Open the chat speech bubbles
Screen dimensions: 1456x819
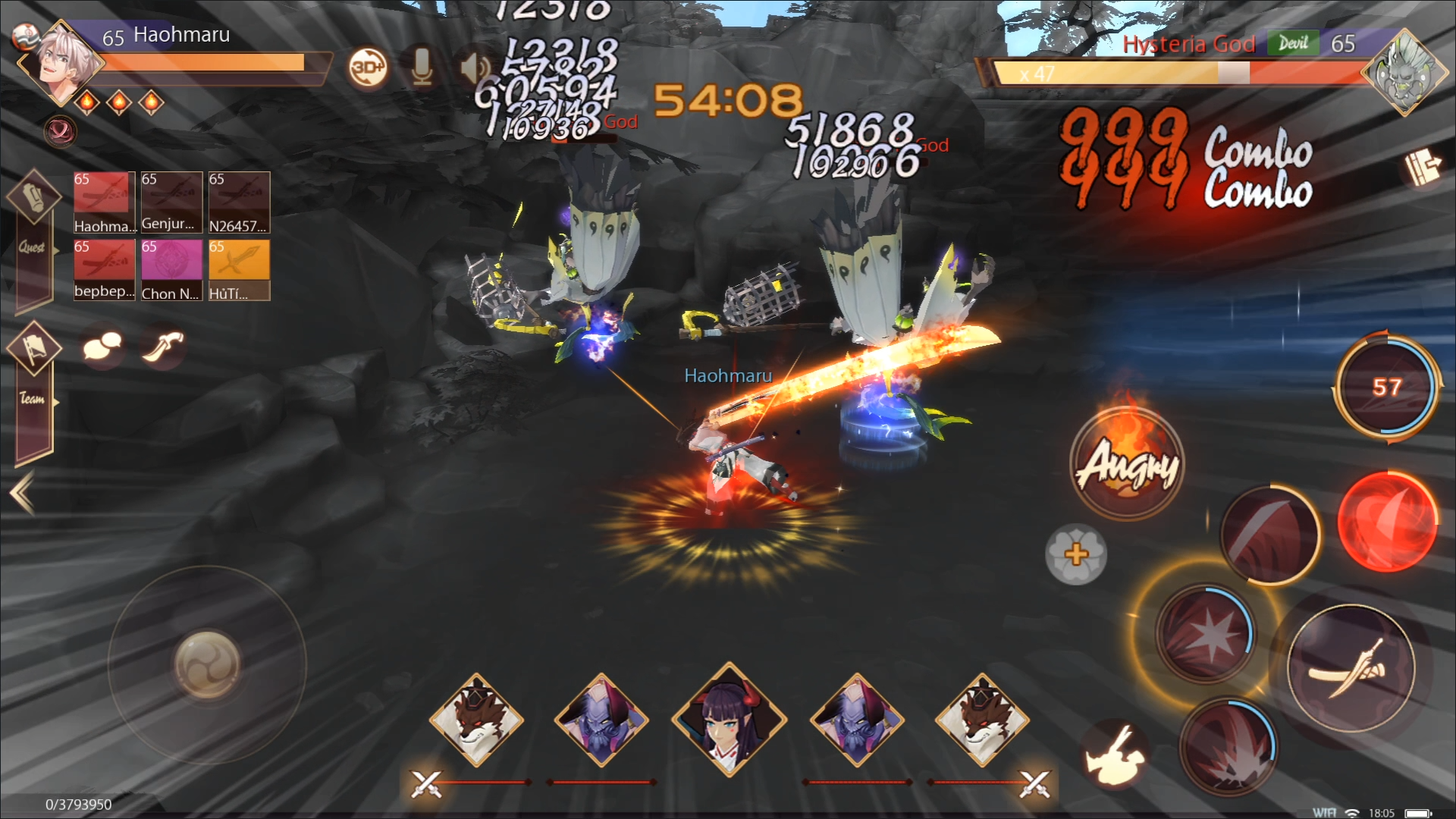coord(102,347)
